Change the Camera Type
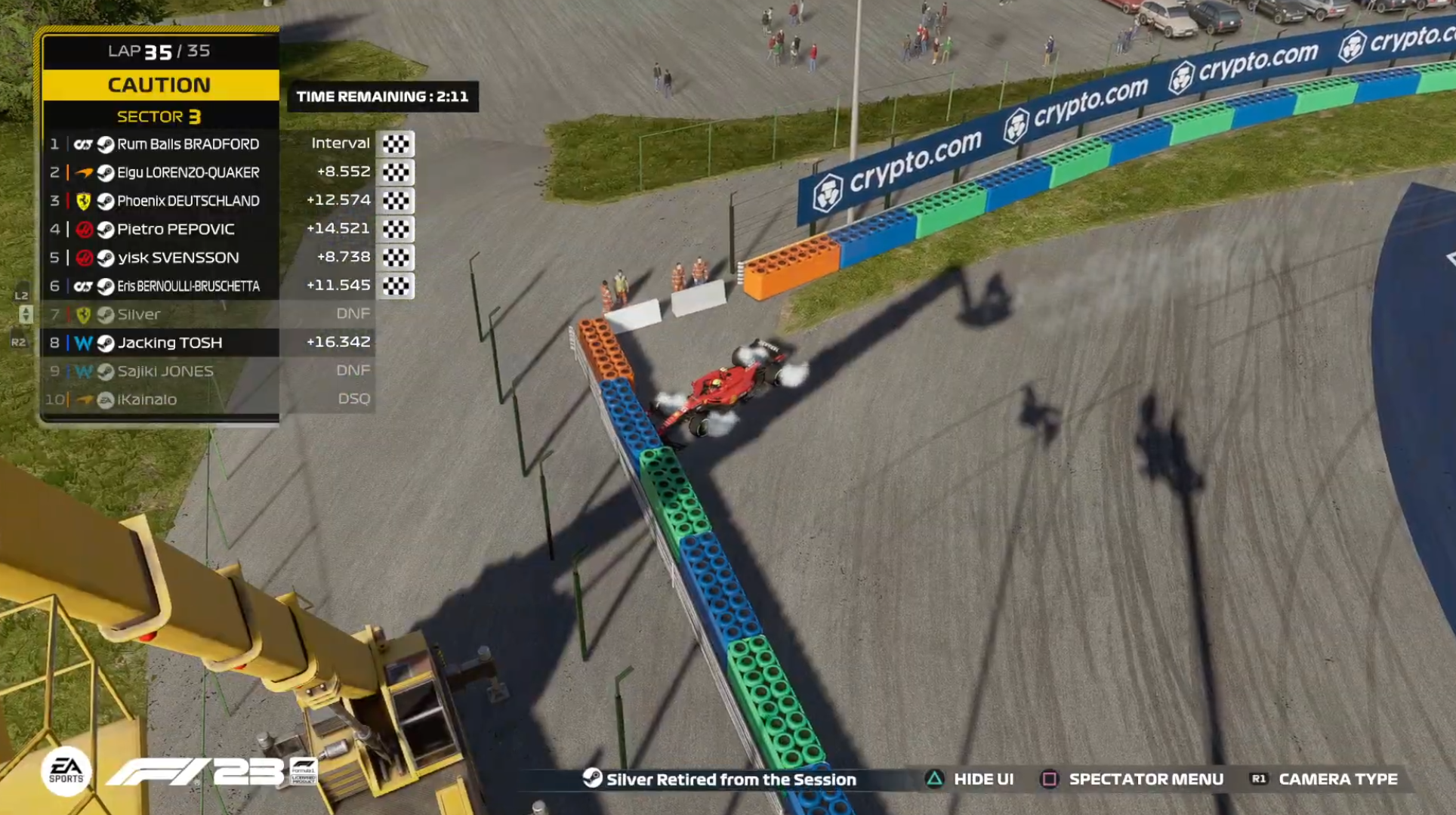Screen dimensions: 1456x815 (x=1325, y=779)
